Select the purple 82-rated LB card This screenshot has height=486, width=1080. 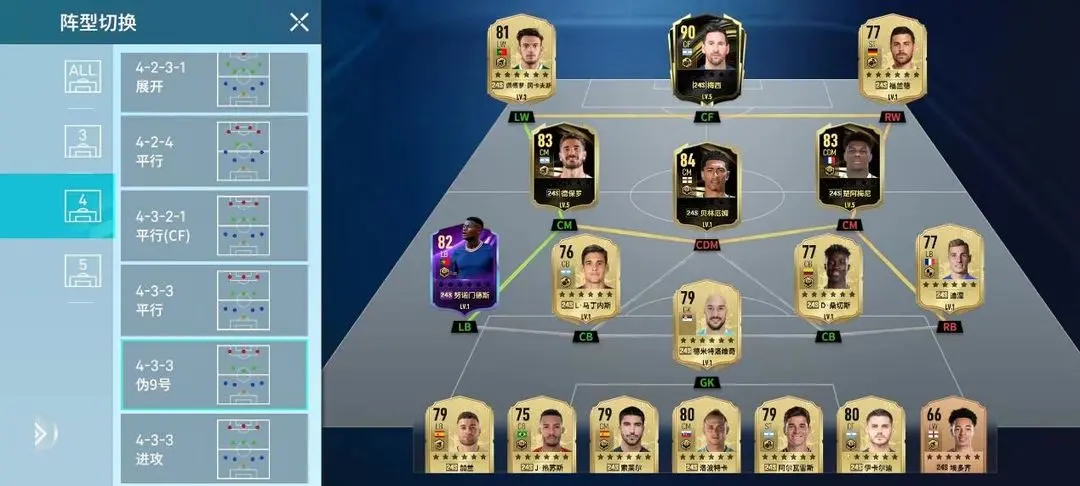pyautogui.click(x=462, y=268)
